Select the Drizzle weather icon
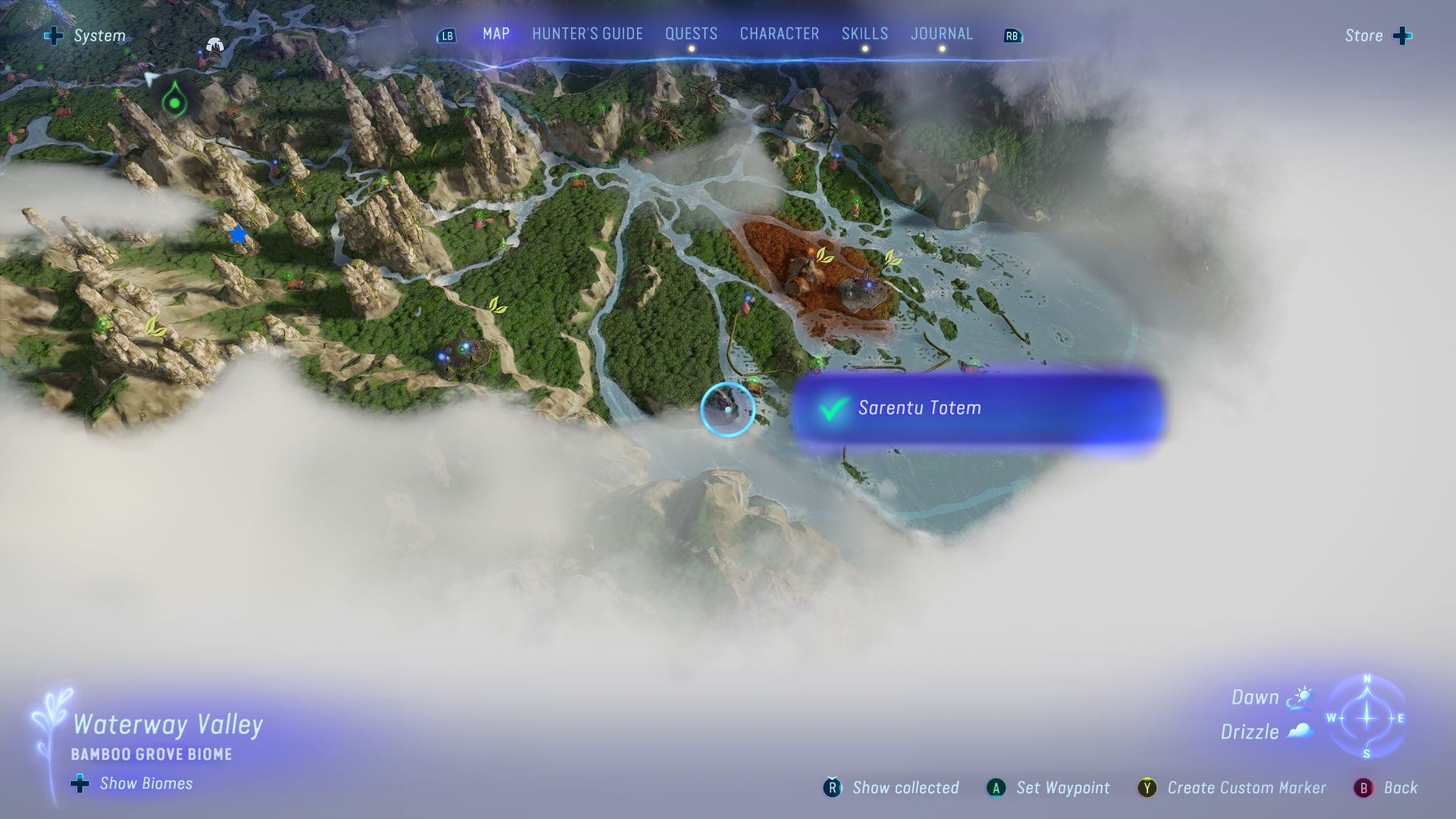Image resolution: width=1456 pixels, height=819 pixels. tap(1298, 732)
